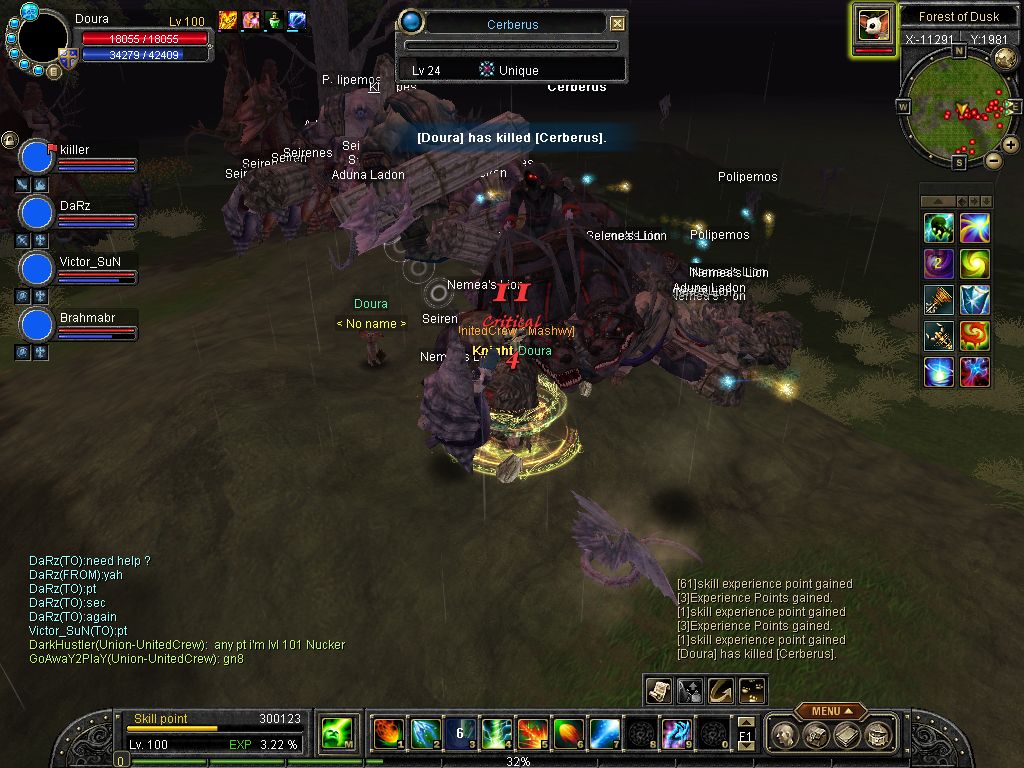Click the flame buff icon beside level

coord(227,20)
